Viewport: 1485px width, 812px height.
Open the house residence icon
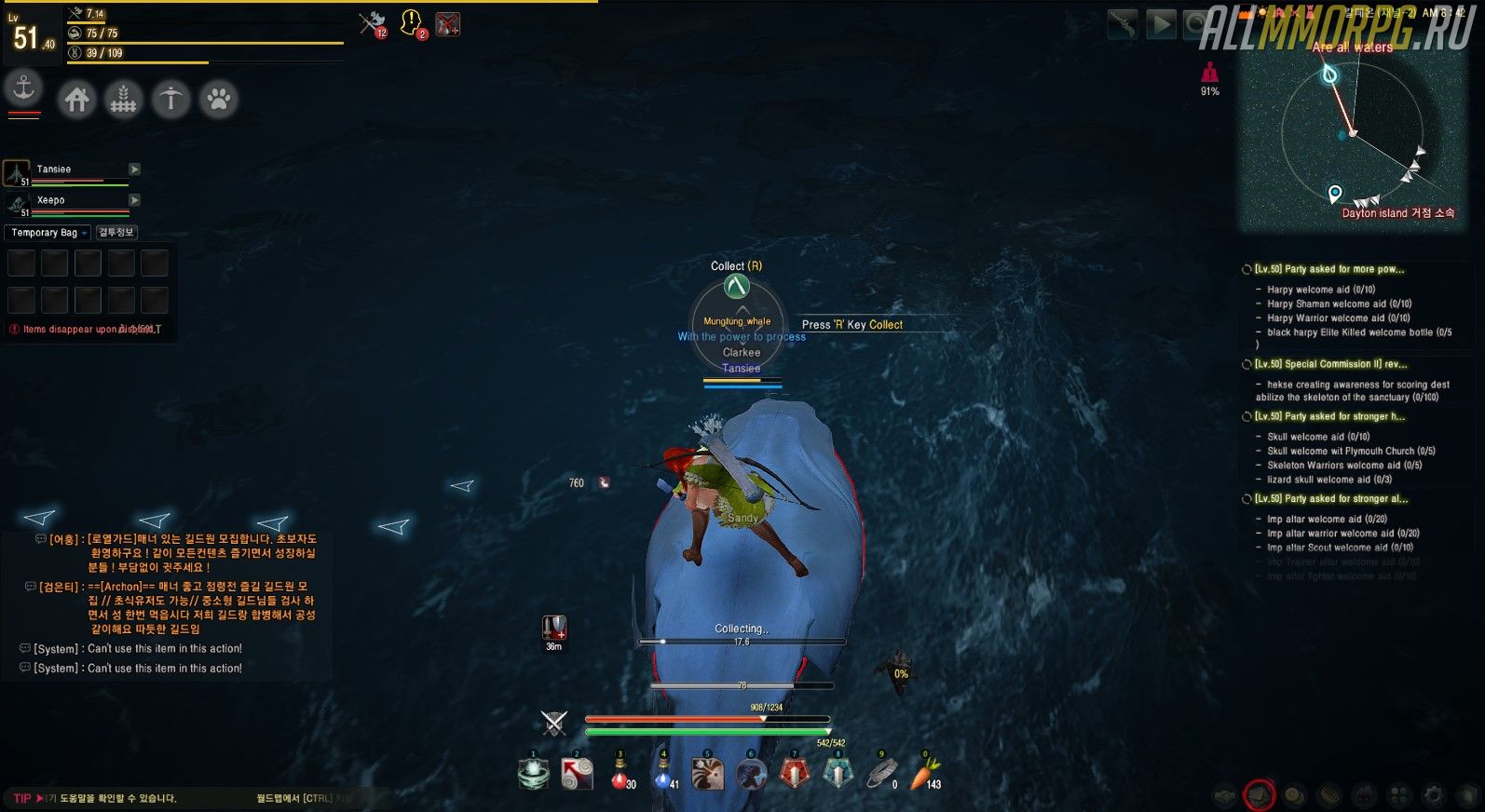77,99
